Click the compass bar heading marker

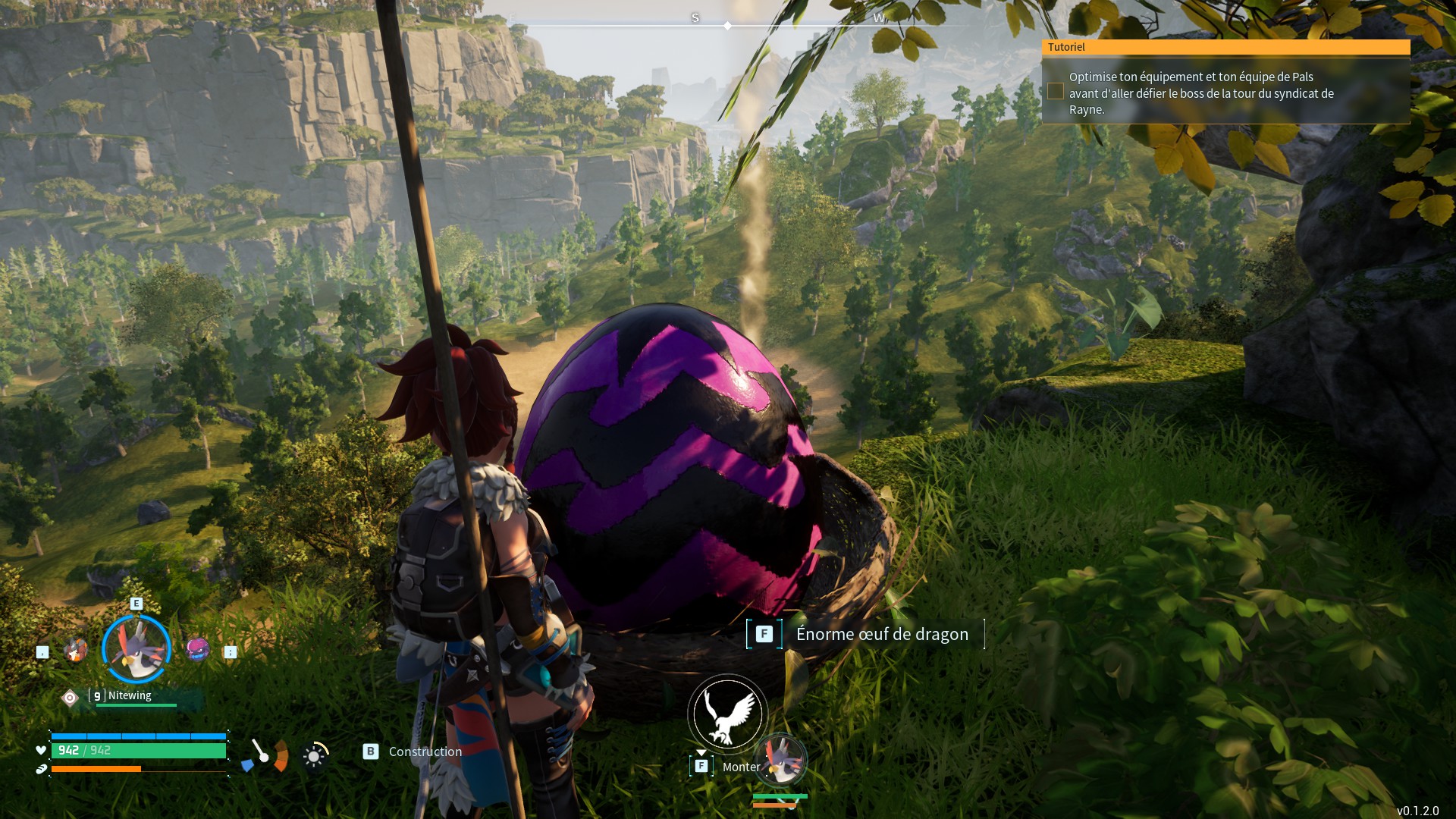pyautogui.click(x=727, y=26)
